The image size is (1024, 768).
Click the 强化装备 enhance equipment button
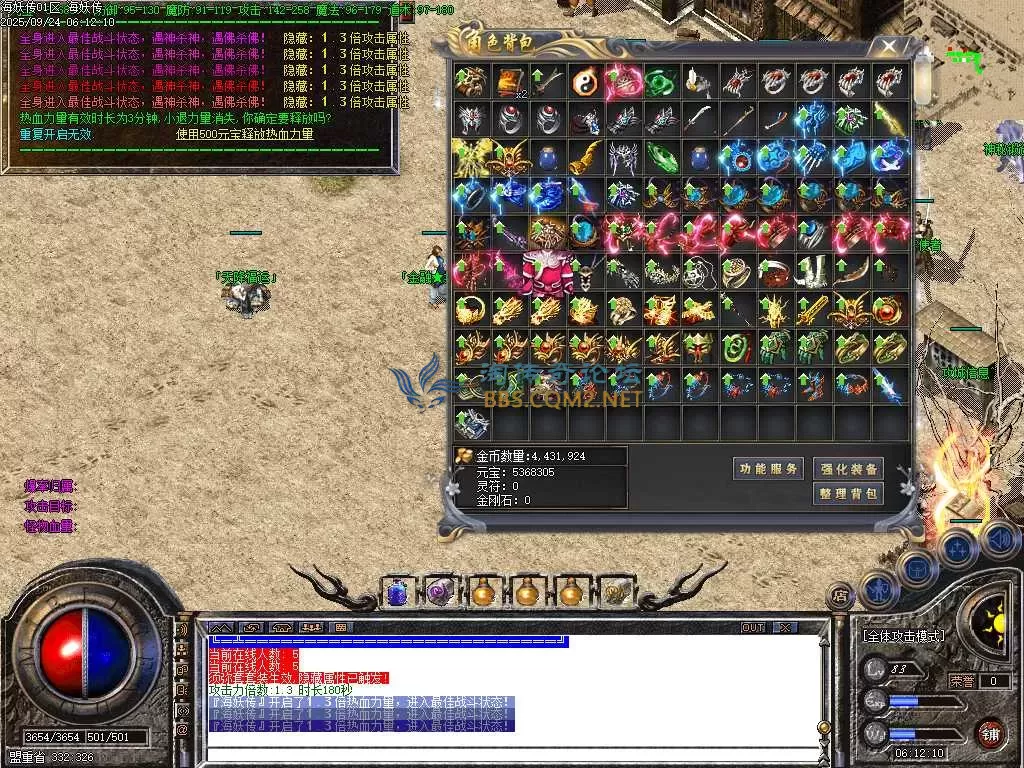848,468
